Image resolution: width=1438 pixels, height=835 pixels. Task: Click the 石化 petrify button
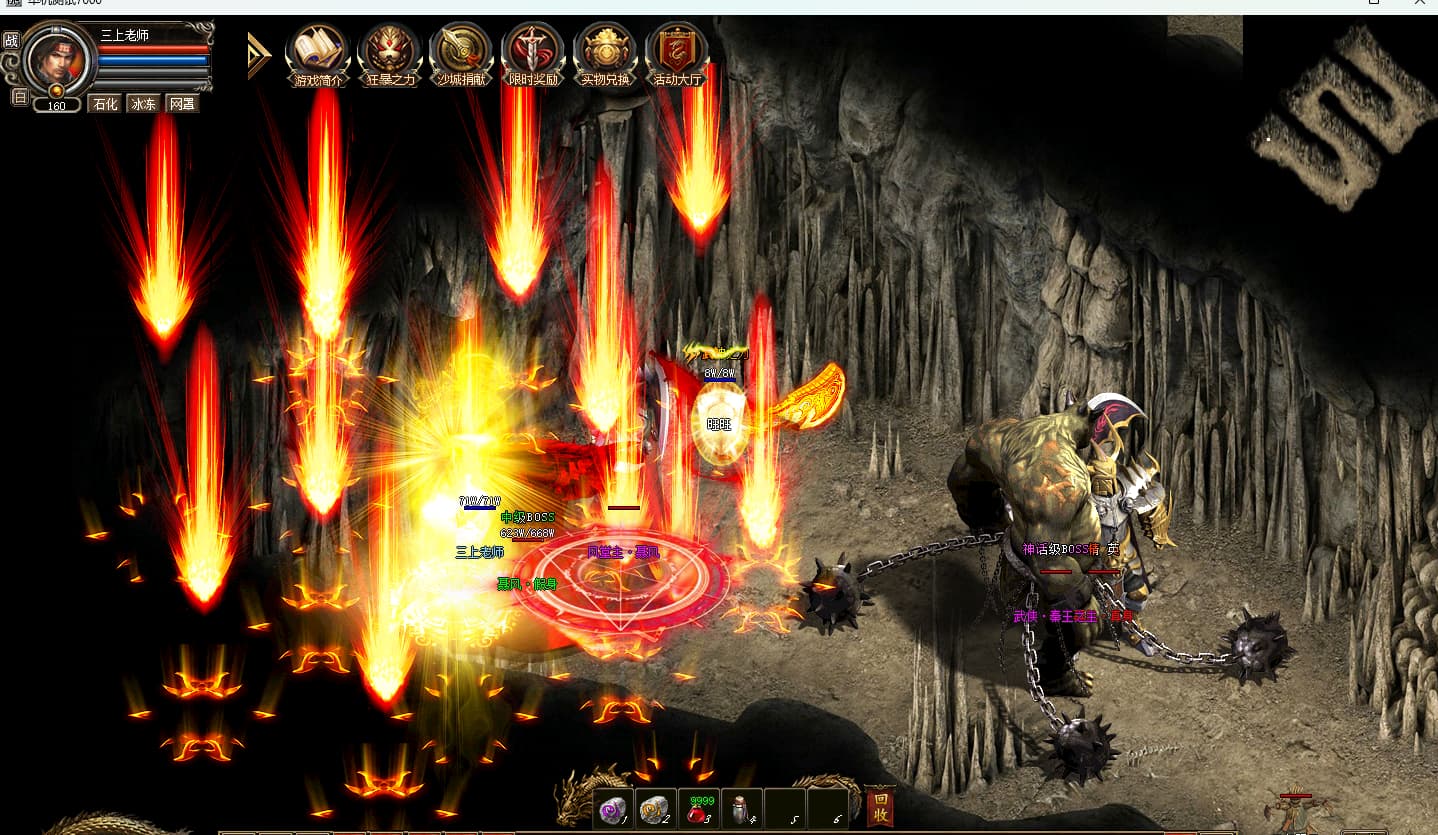(105, 103)
